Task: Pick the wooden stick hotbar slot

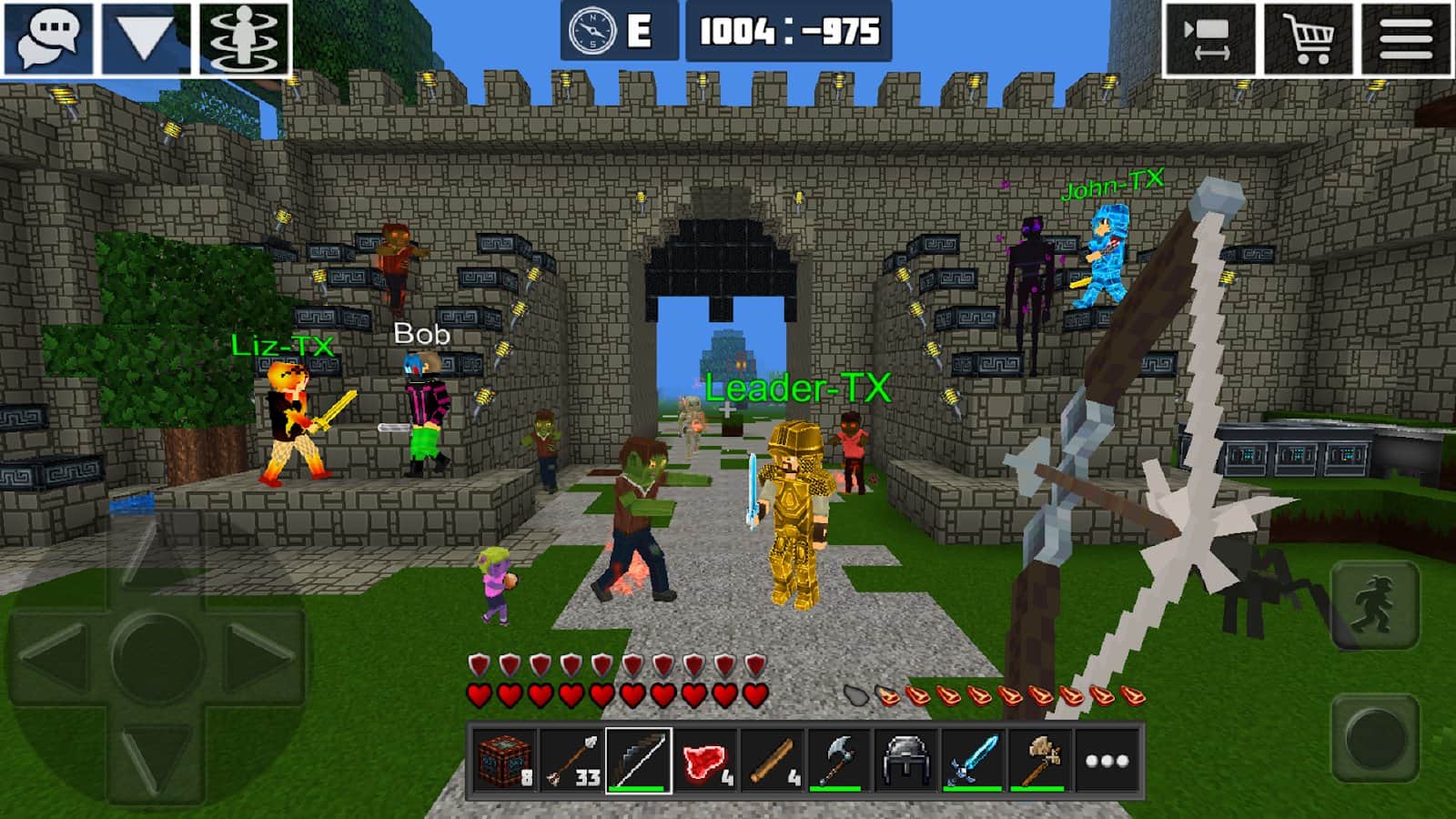Action: pos(773,761)
